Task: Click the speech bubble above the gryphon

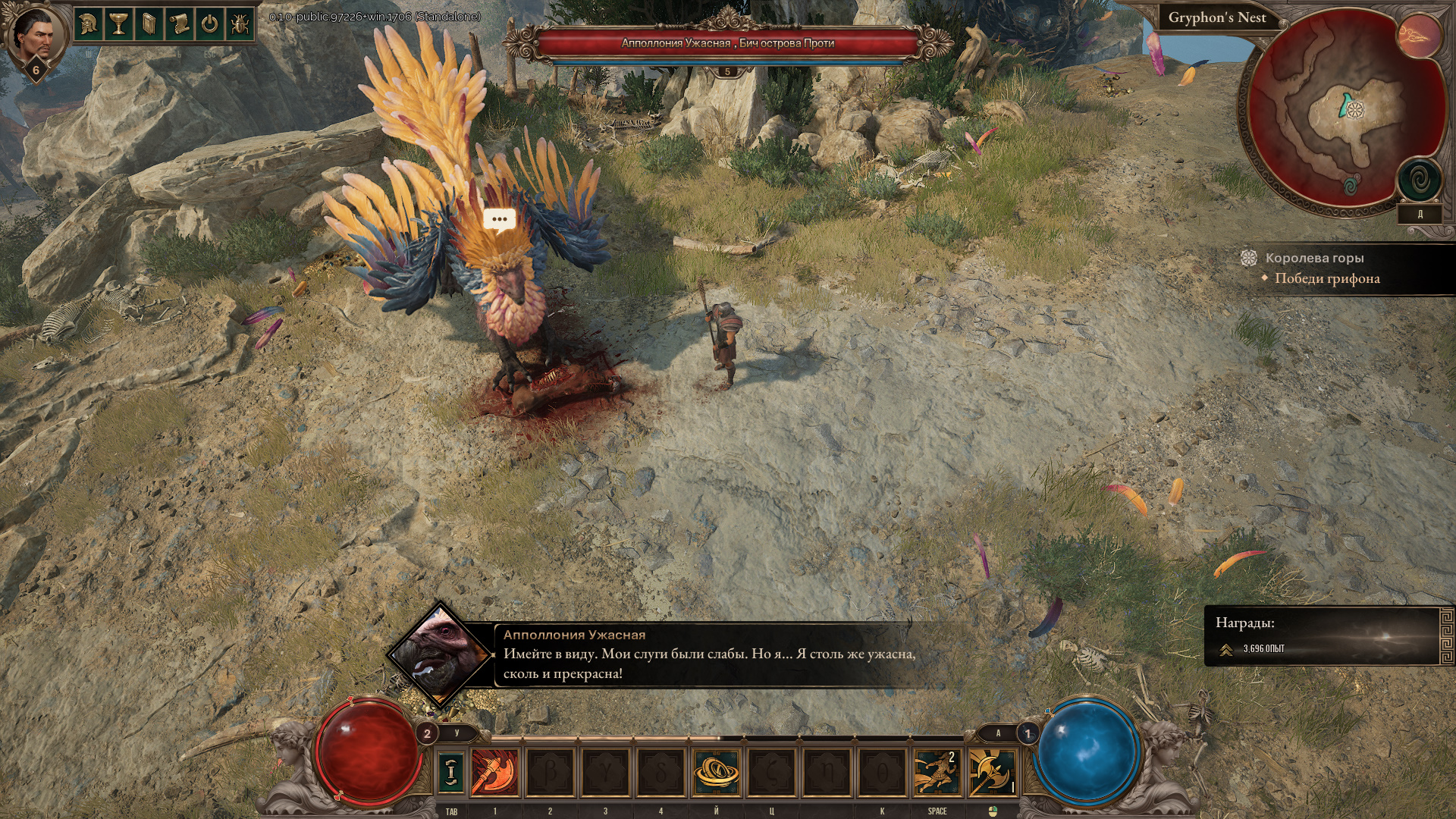Action: click(x=499, y=219)
